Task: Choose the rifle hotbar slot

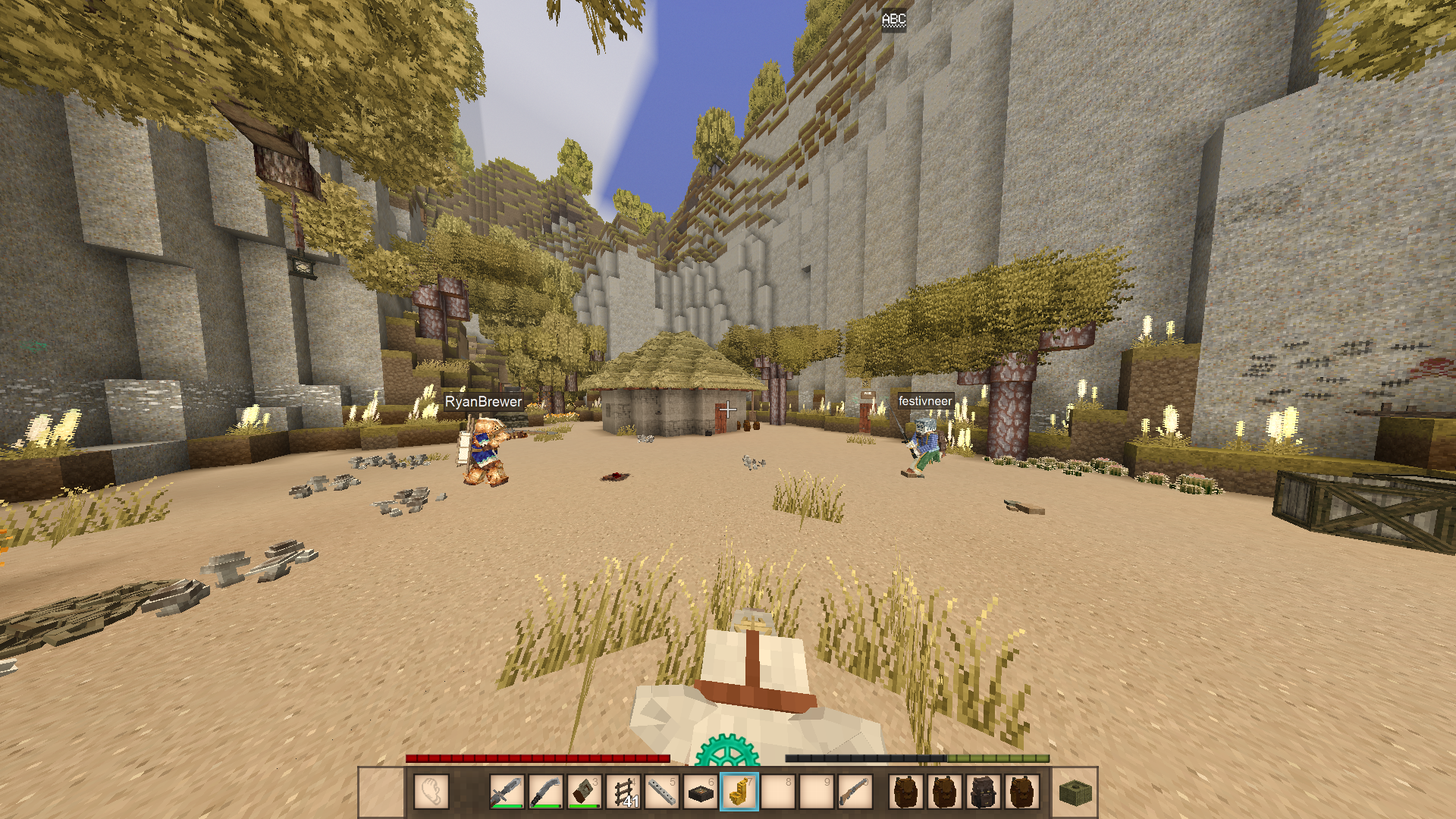Action: pos(855,792)
